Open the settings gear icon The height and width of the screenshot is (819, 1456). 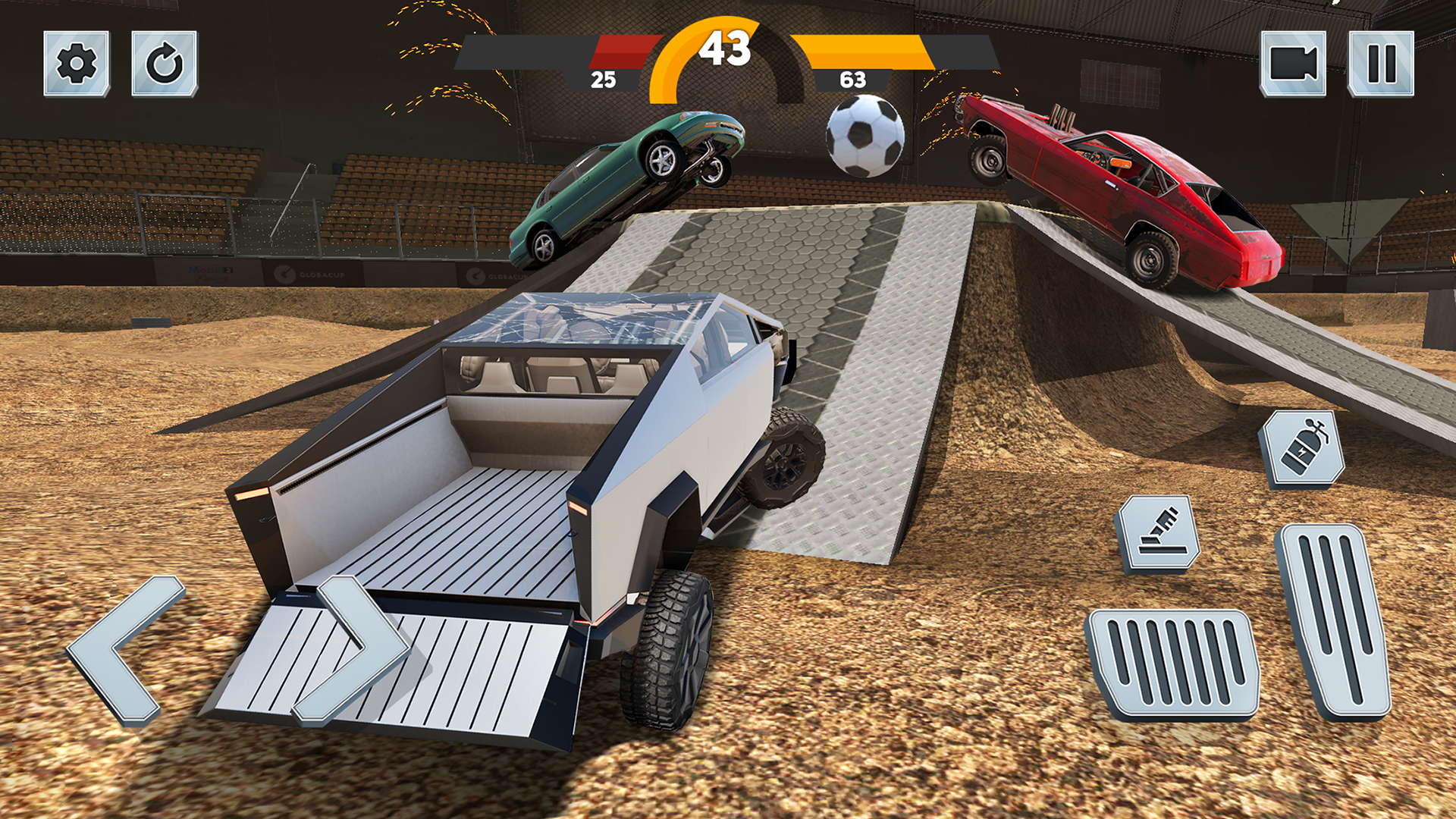coord(76,64)
